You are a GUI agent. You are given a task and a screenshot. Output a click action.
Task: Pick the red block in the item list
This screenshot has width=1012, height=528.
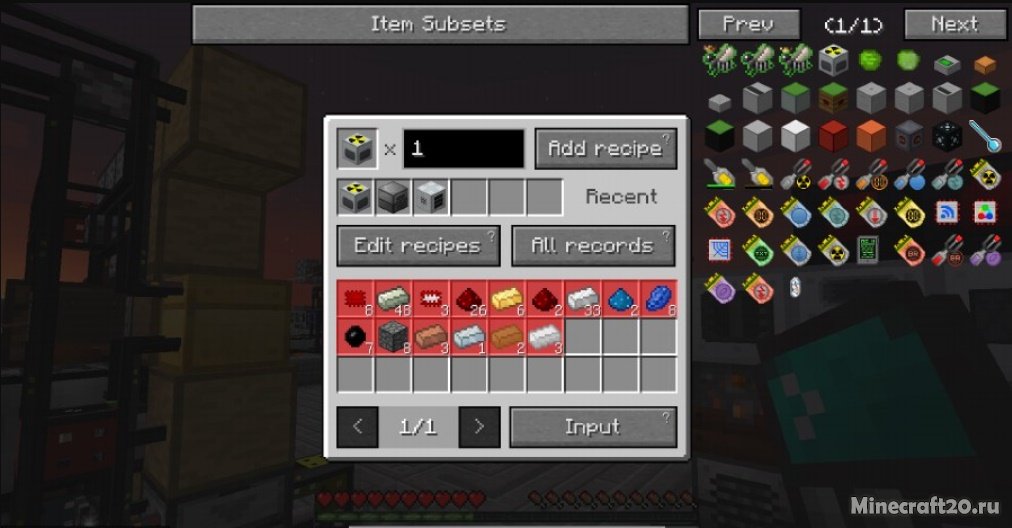tap(833, 135)
